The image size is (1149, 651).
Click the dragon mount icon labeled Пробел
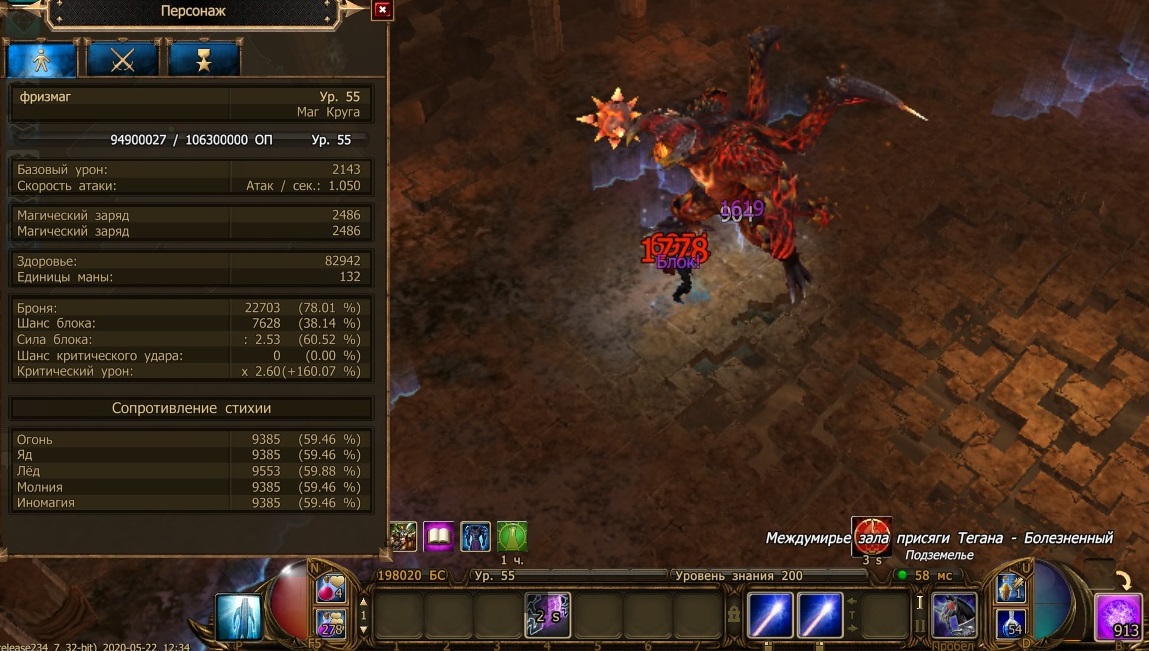click(954, 614)
